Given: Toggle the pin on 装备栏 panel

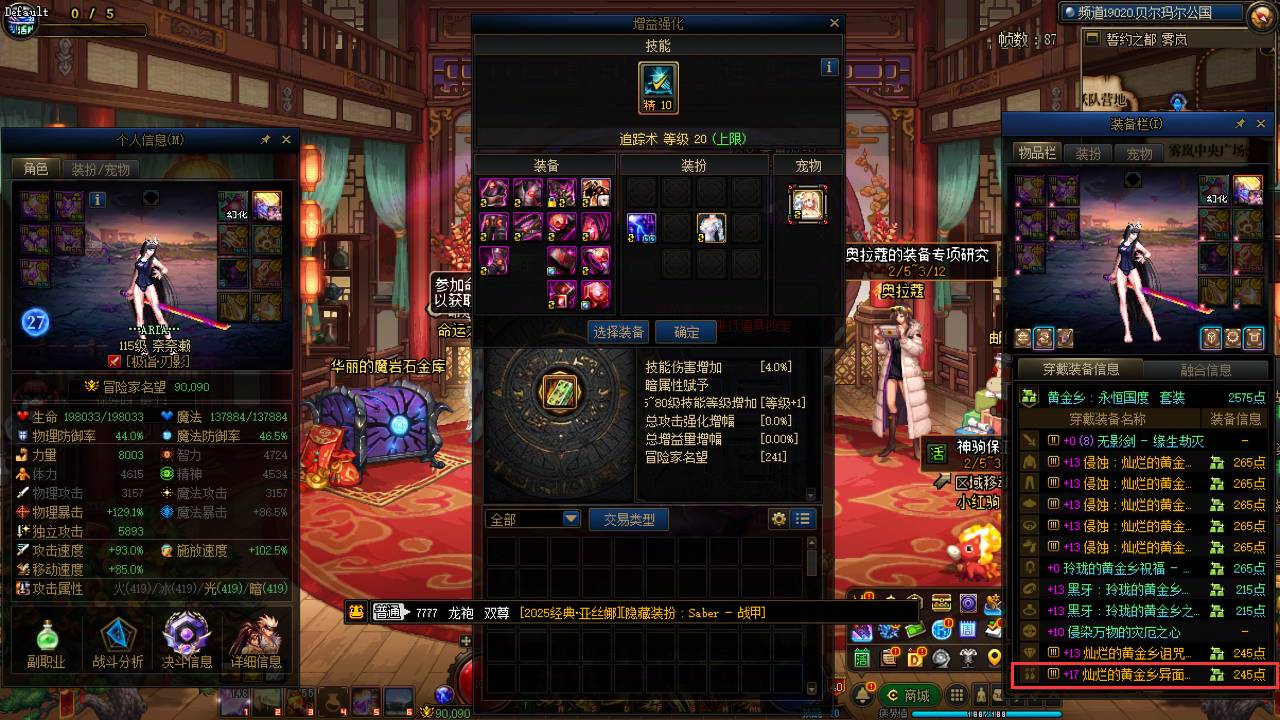Looking at the screenshot, I should (1240, 123).
